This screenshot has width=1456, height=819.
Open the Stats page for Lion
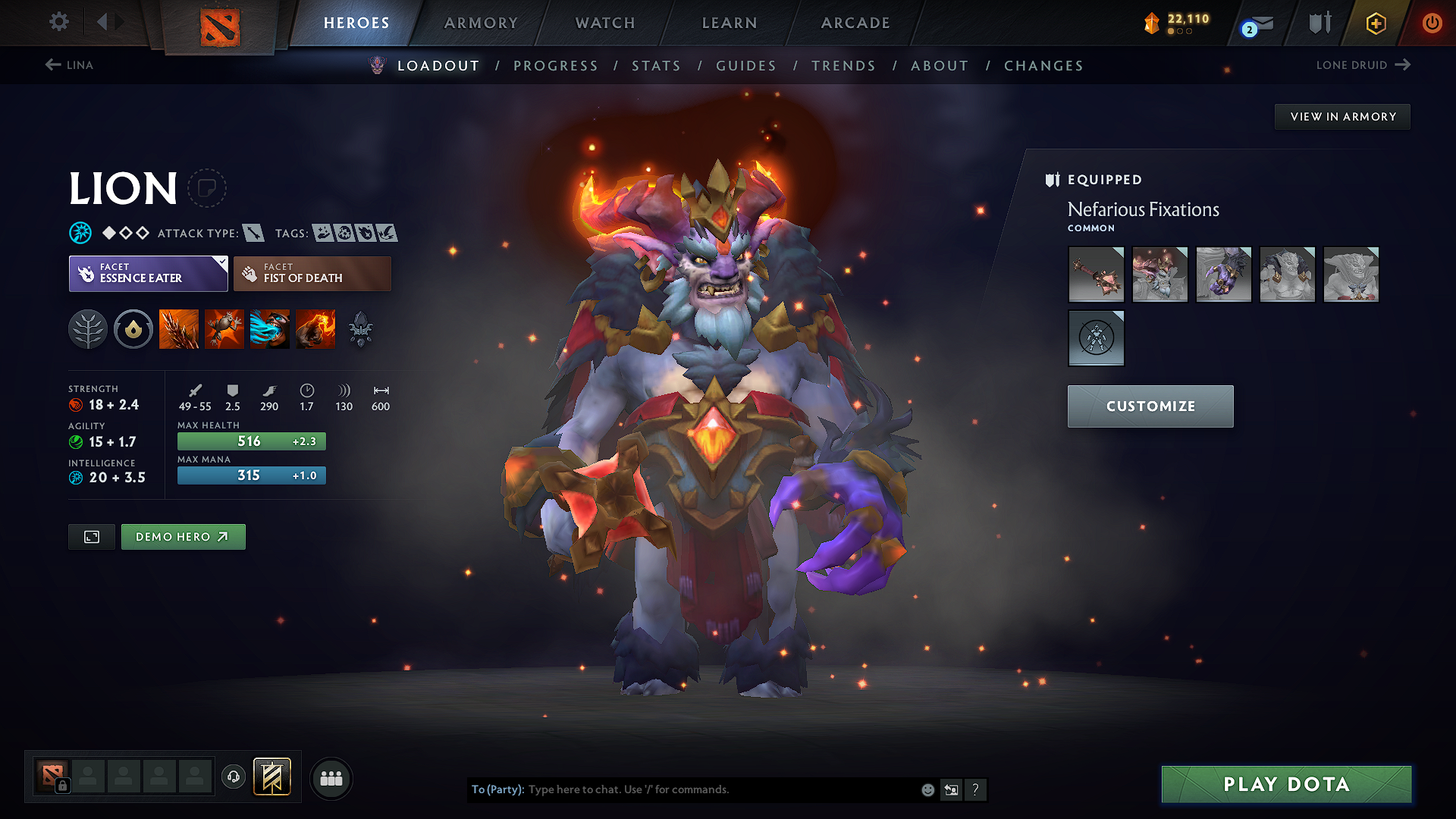click(x=657, y=66)
